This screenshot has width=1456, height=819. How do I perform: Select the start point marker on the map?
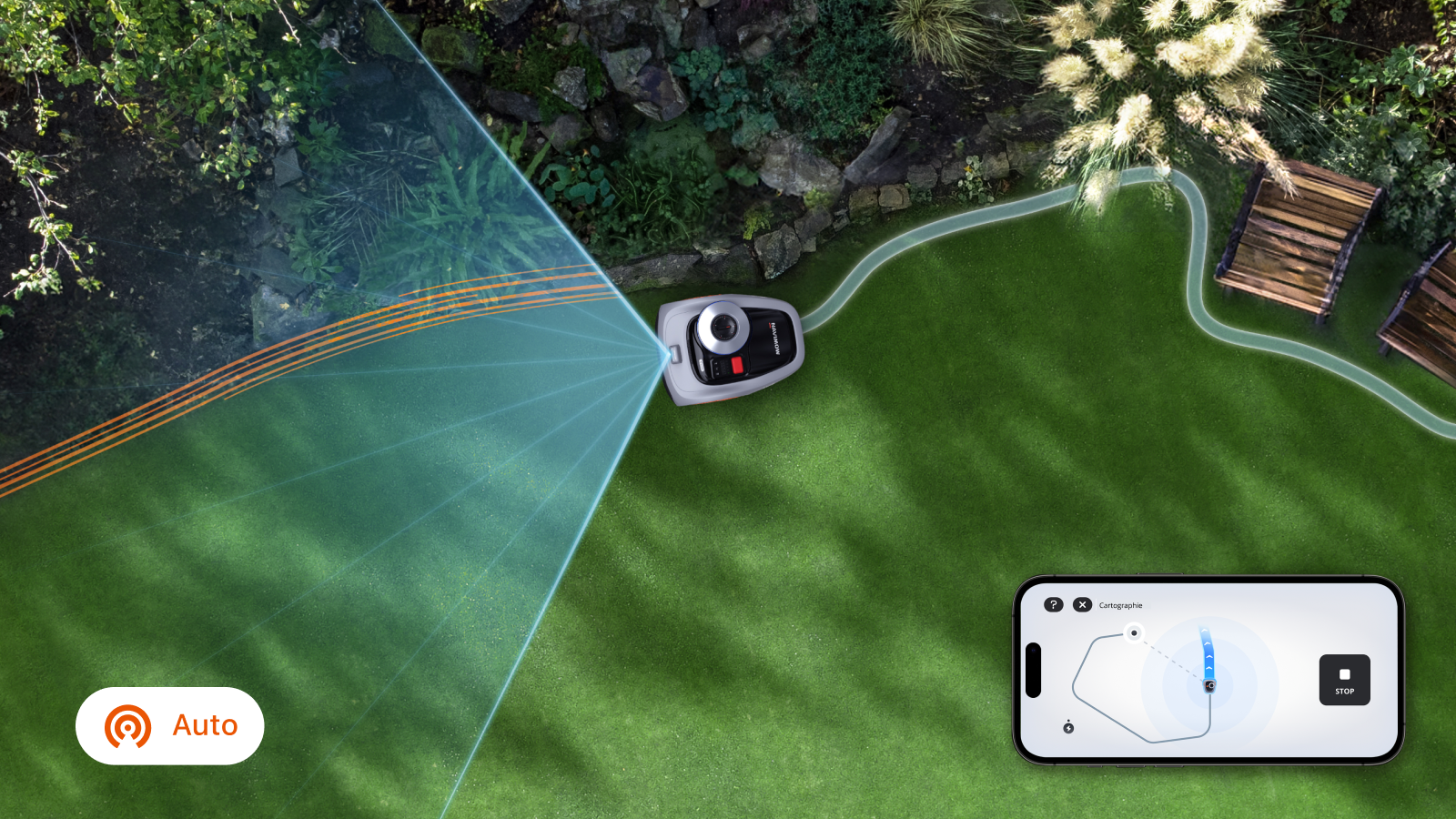pyautogui.click(x=1135, y=633)
